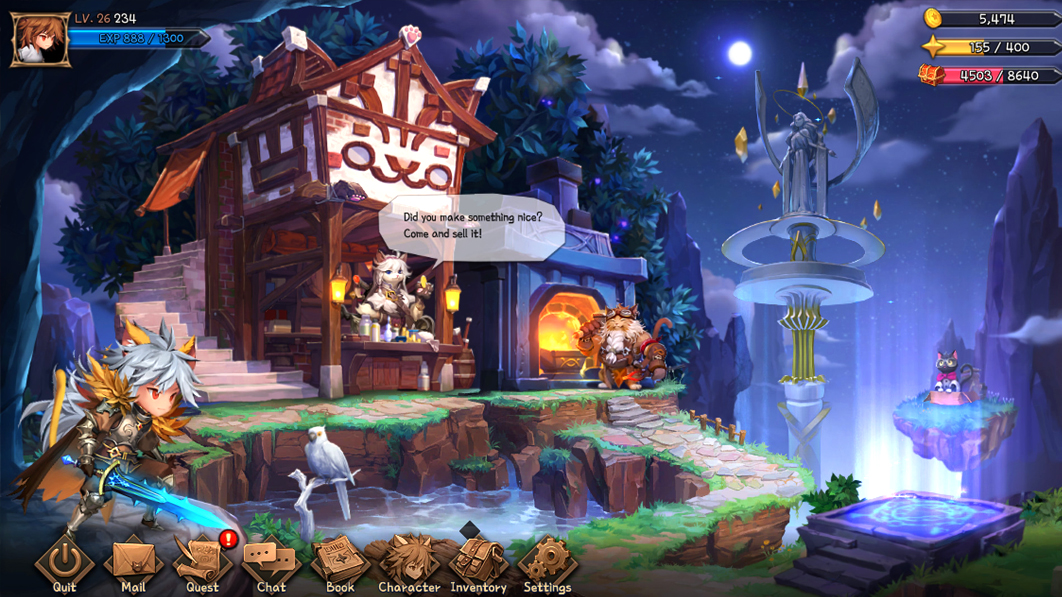This screenshot has width=1062, height=597.
Task: Open the Mail envelope
Action: click(x=133, y=560)
